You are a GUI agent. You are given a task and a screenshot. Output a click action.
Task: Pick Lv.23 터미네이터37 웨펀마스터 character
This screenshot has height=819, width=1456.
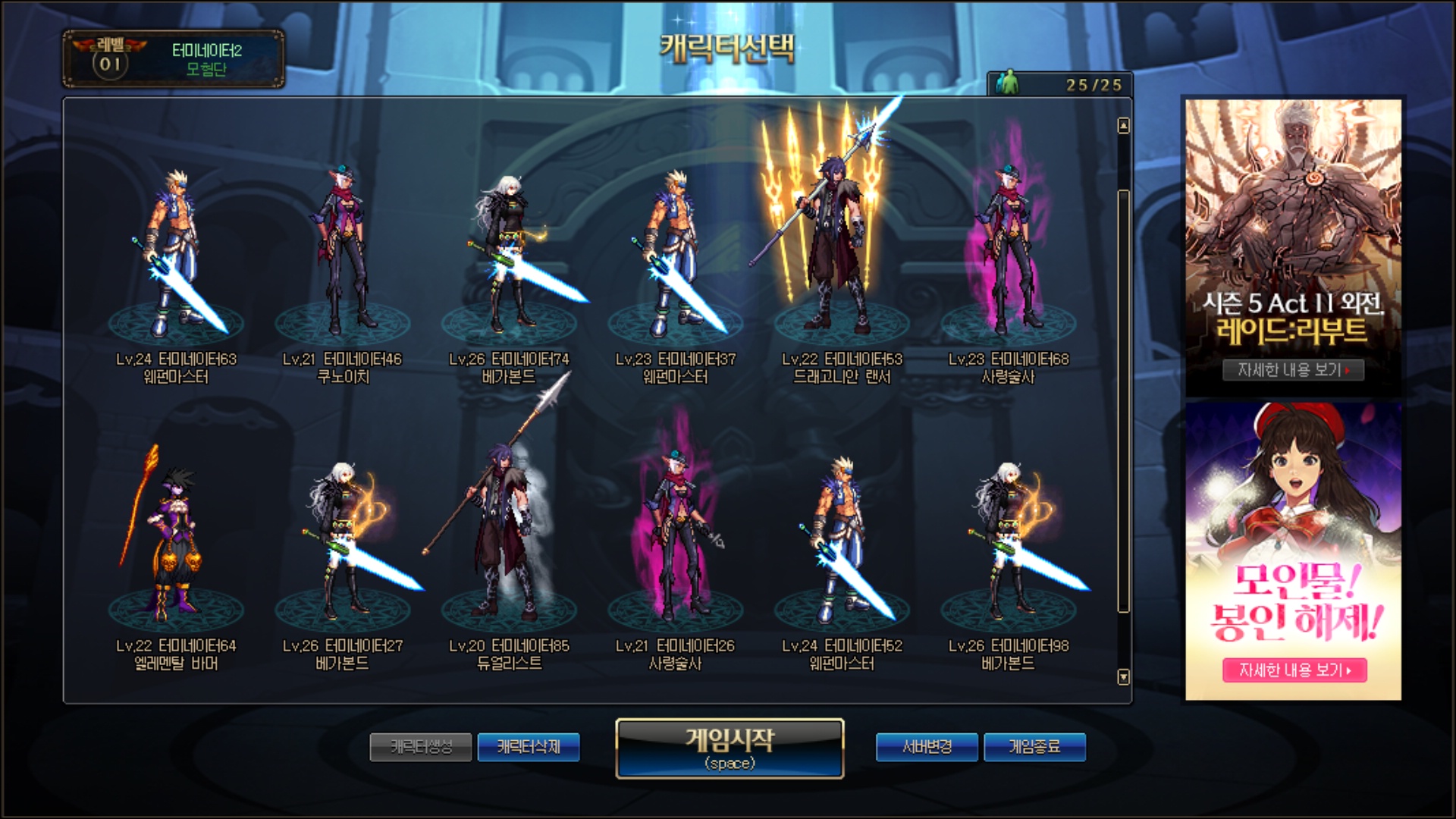pos(675,258)
